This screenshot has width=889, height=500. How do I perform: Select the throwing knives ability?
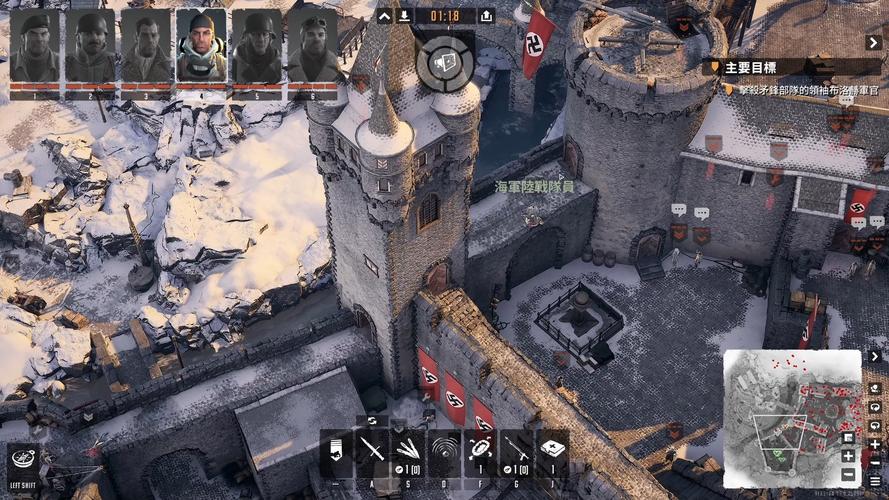coord(409,450)
